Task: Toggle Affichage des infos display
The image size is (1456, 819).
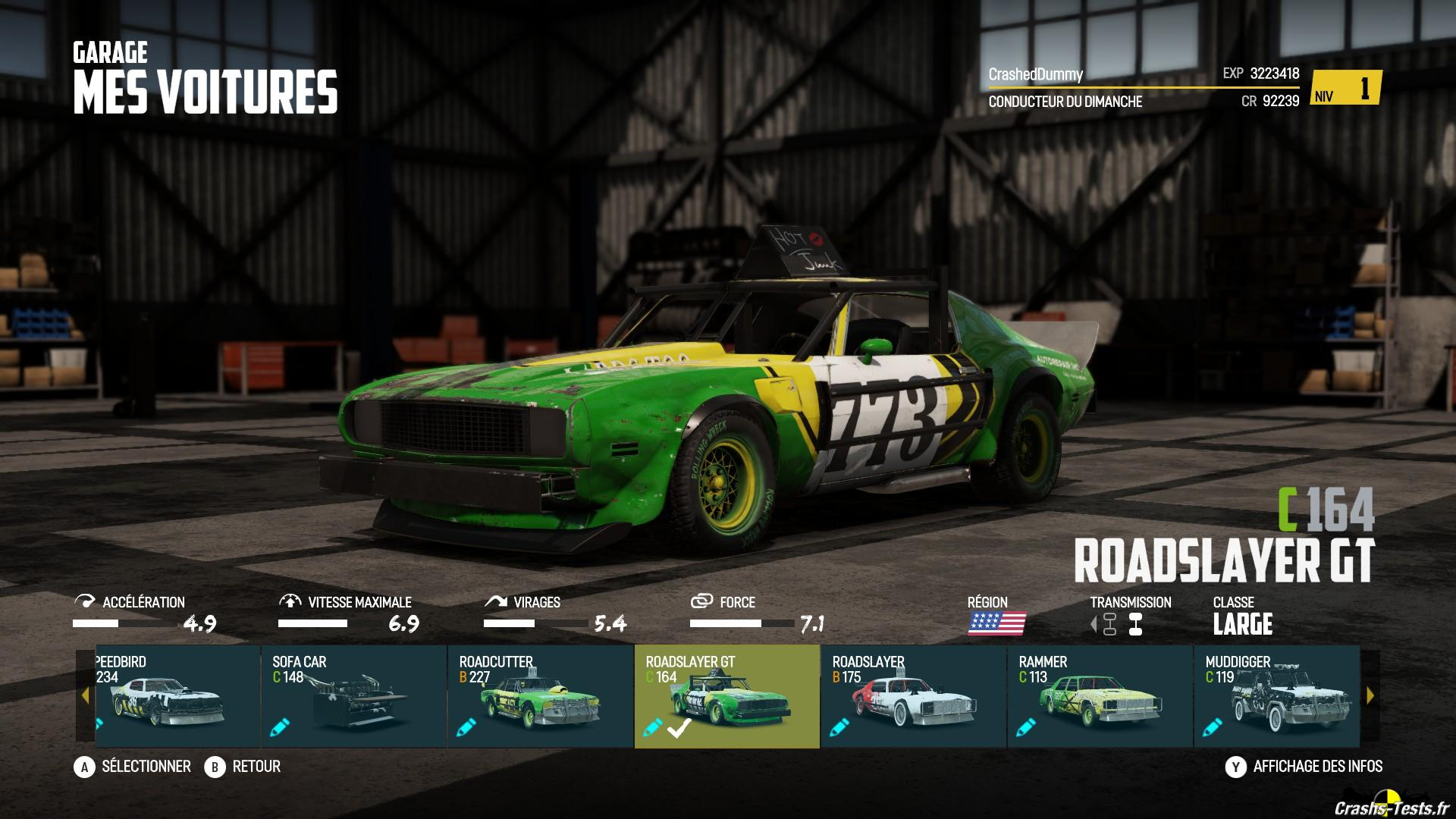Action: point(1304,767)
